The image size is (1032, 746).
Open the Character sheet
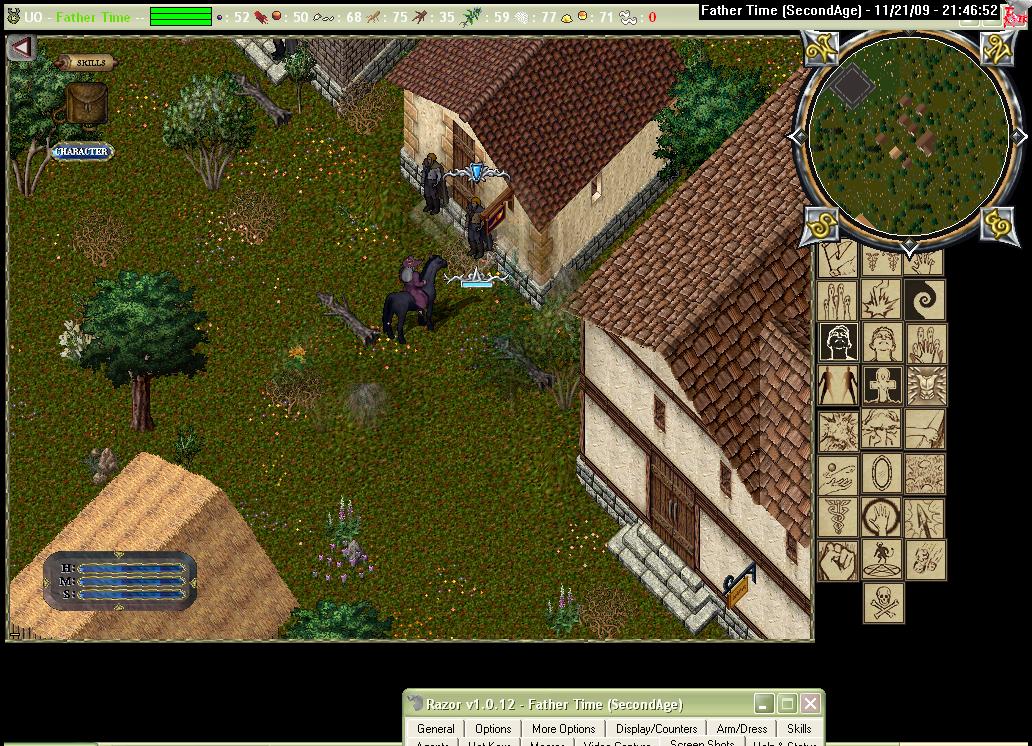click(81, 152)
